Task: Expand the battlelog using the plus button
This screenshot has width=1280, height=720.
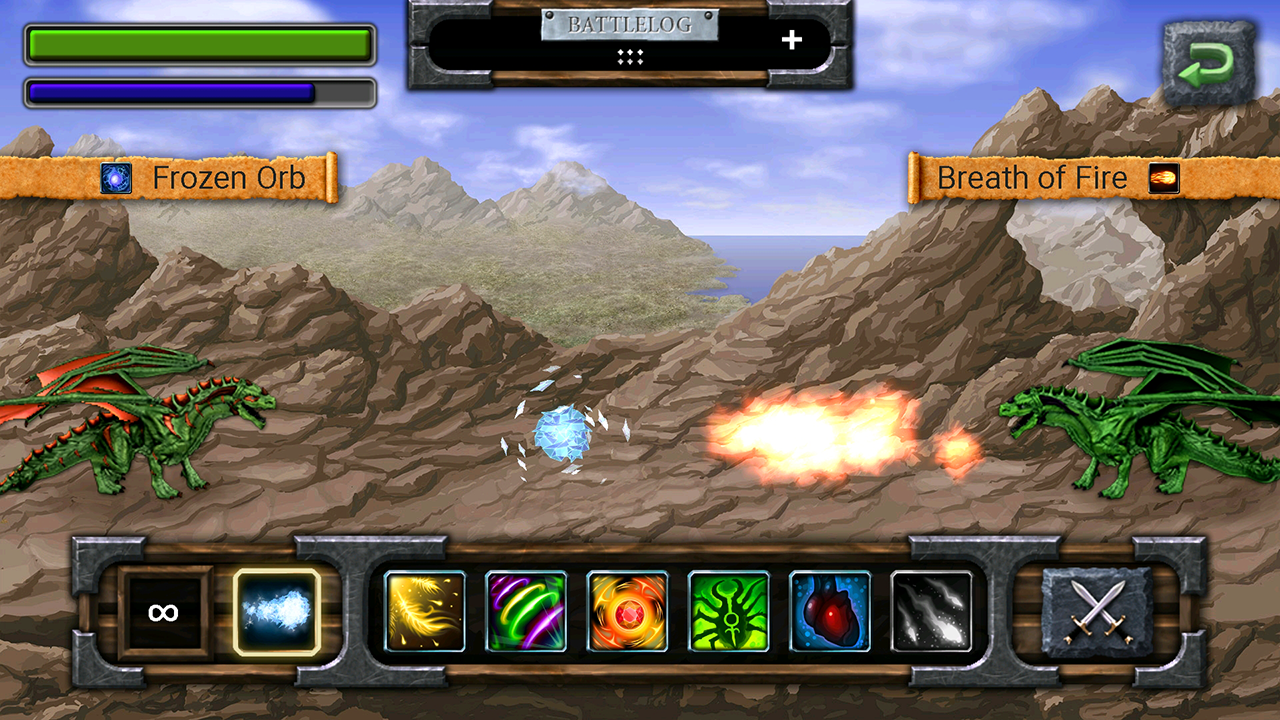Action: tap(793, 41)
